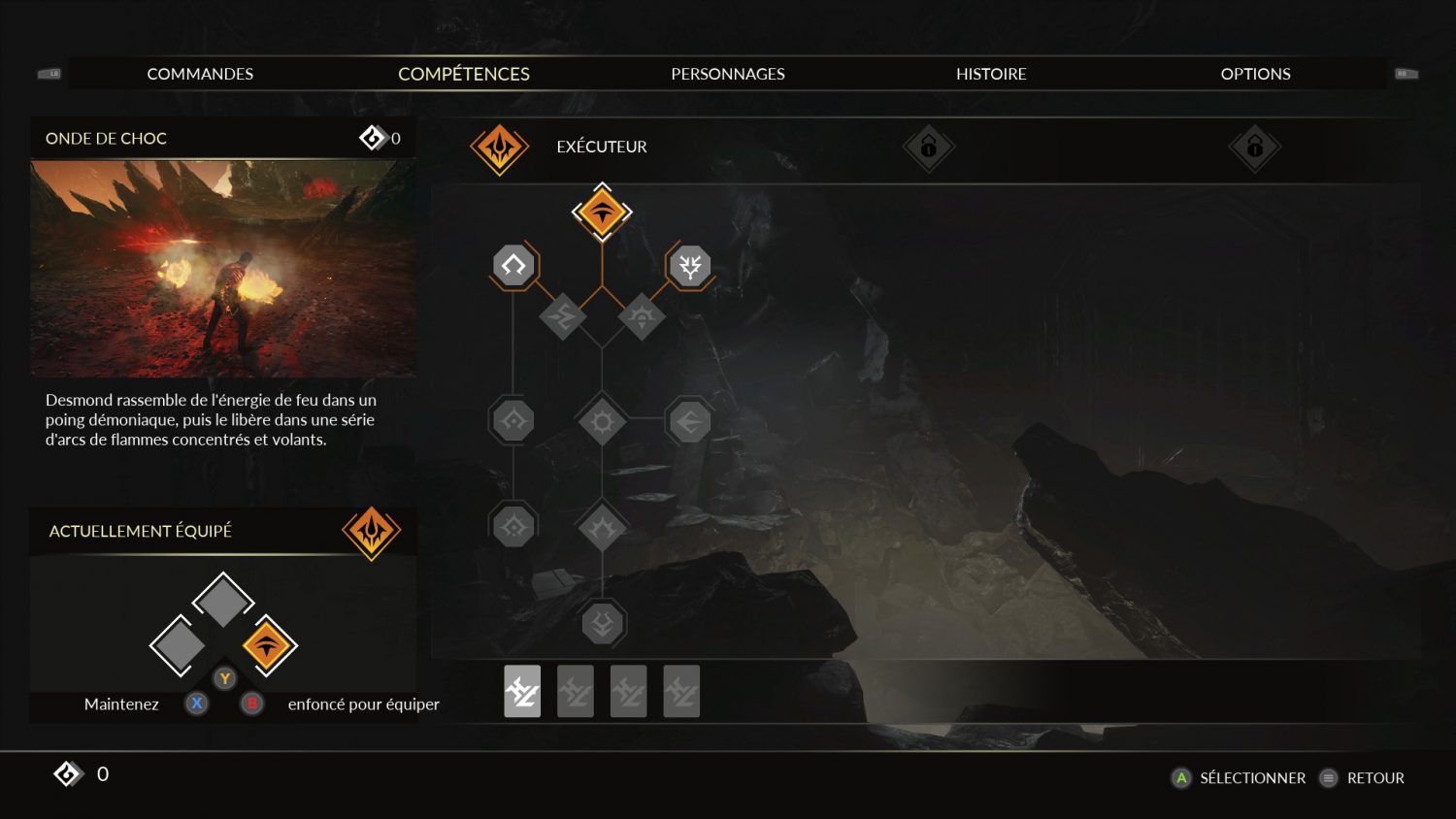The height and width of the screenshot is (819, 1456).
Task: Switch to the Commandes tab
Action: [x=200, y=74]
